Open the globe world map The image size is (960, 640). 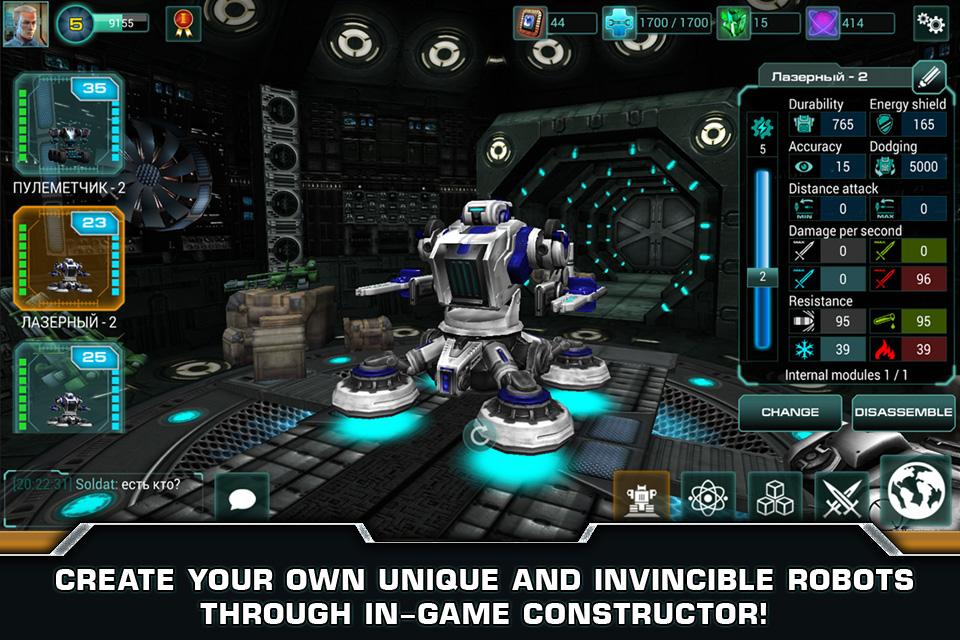click(x=916, y=490)
